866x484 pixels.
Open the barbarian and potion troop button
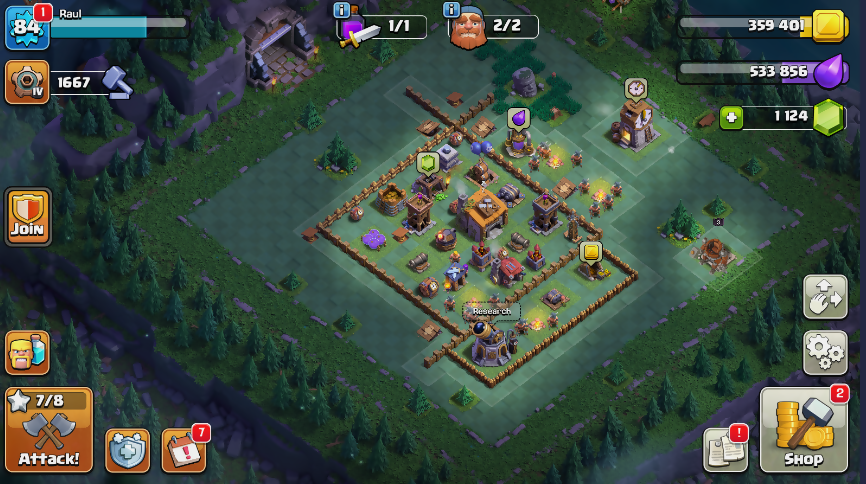pos(27,353)
